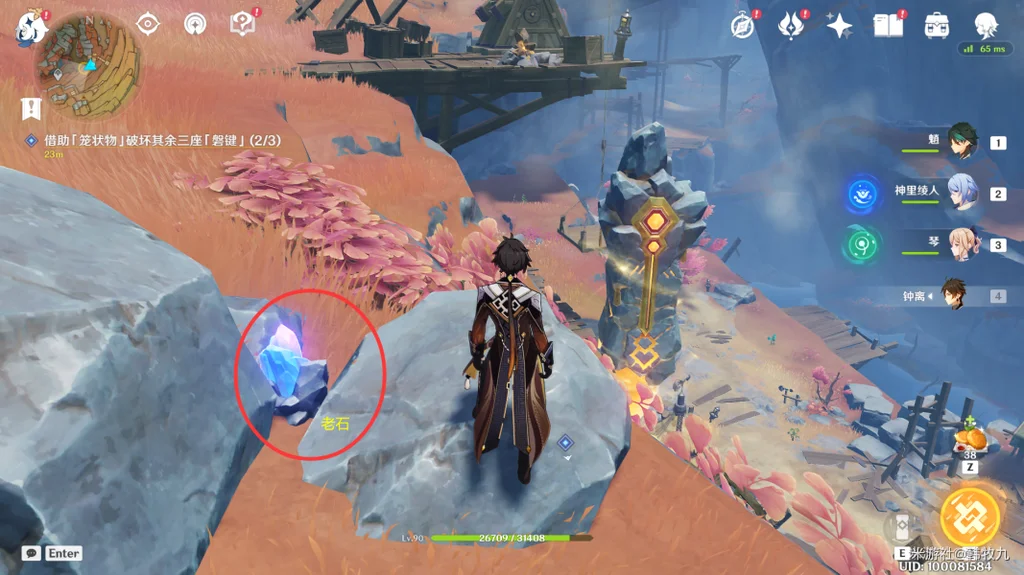The width and height of the screenshot is (1024, 575).
Task: Toggle the eye-shaped Elemental Sight icon
Action: [147, 23]
